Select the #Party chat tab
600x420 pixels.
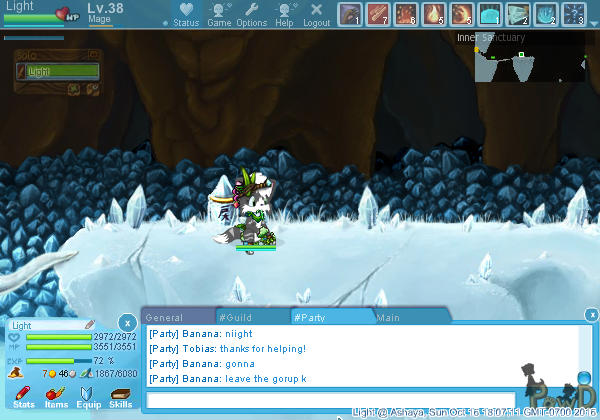tap(331, 317)
